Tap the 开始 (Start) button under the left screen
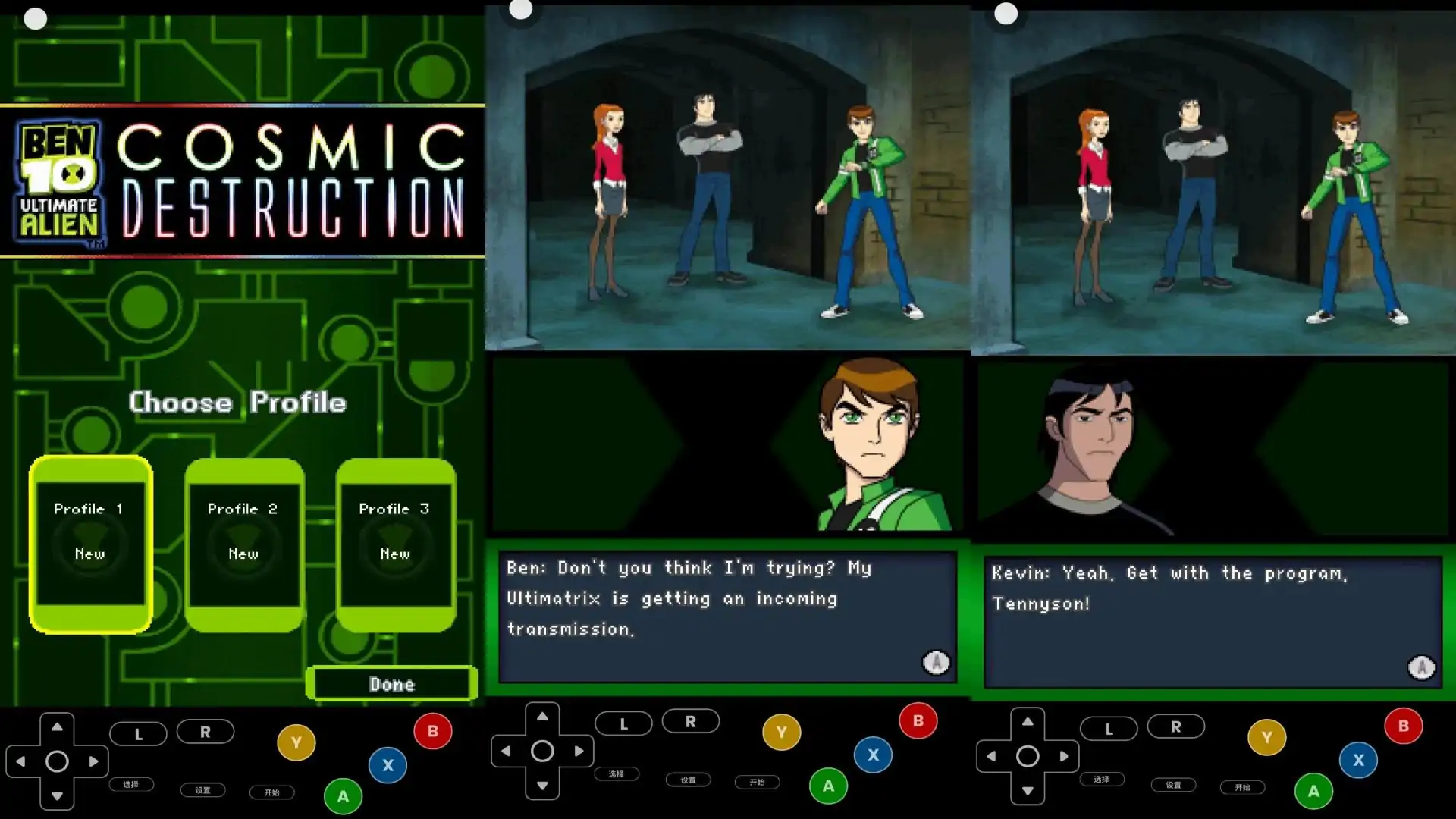1456x819 pixels. (x=271, y=793)
